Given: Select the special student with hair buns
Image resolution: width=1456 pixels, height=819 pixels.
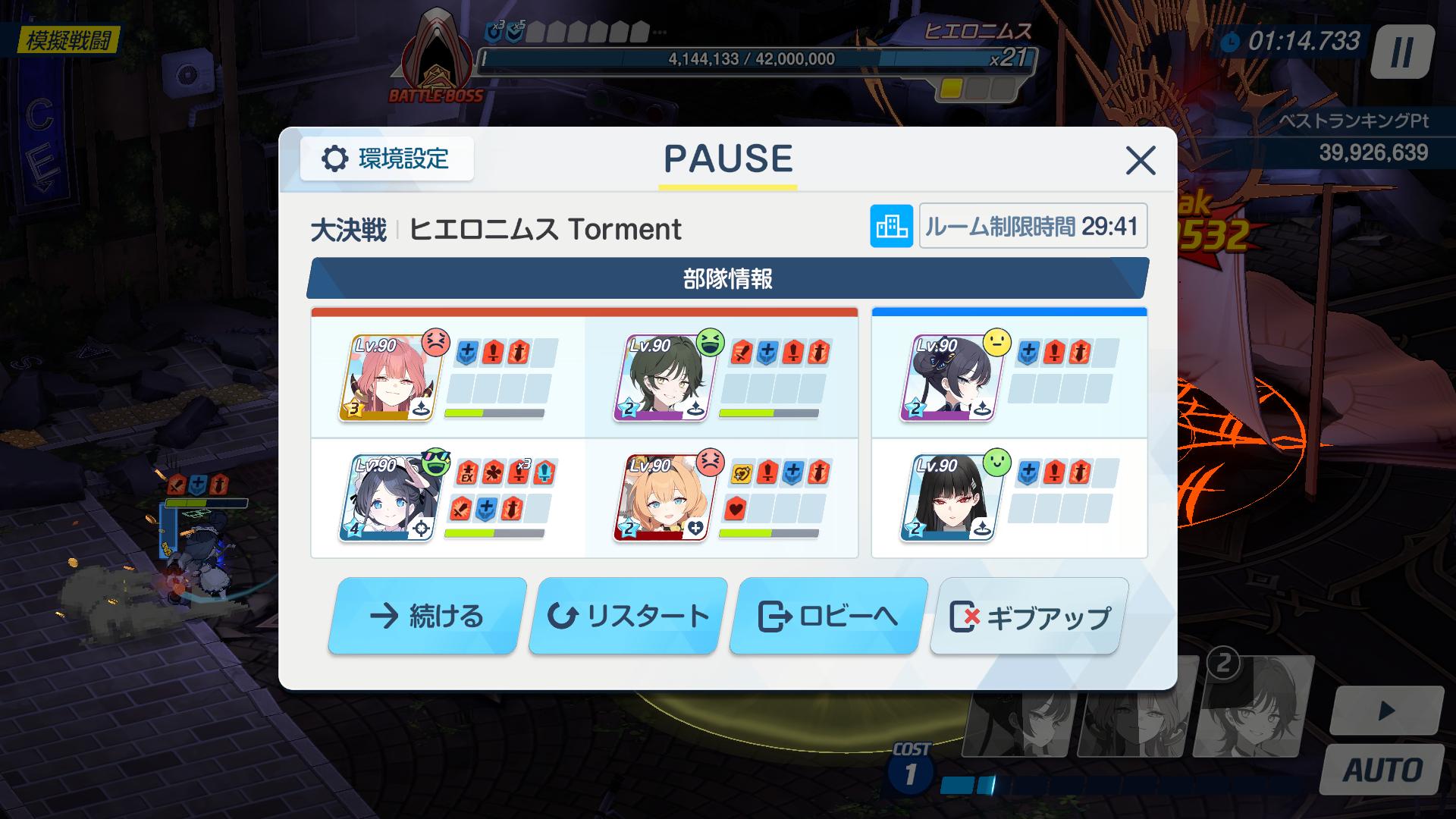Looking at the screenshot, I should tap(948, 378).
